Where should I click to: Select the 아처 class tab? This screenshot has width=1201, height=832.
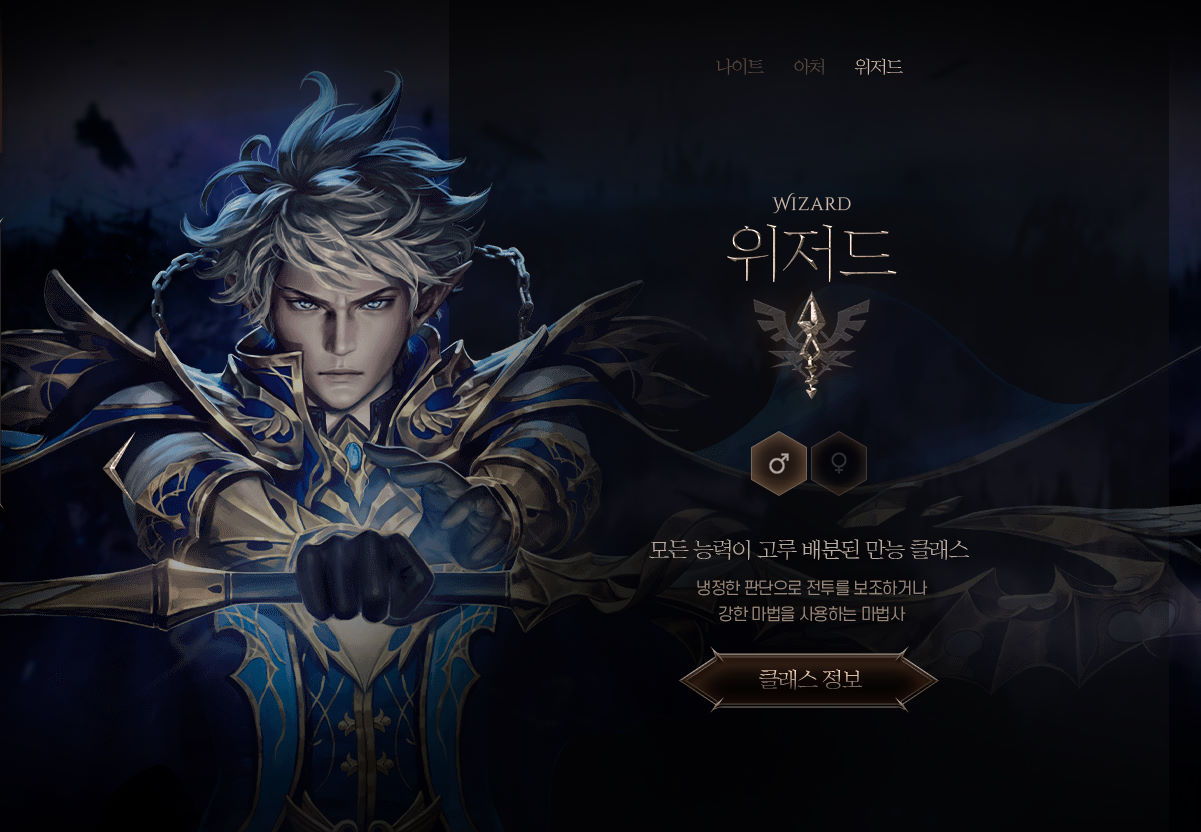[x=809, y=67]
